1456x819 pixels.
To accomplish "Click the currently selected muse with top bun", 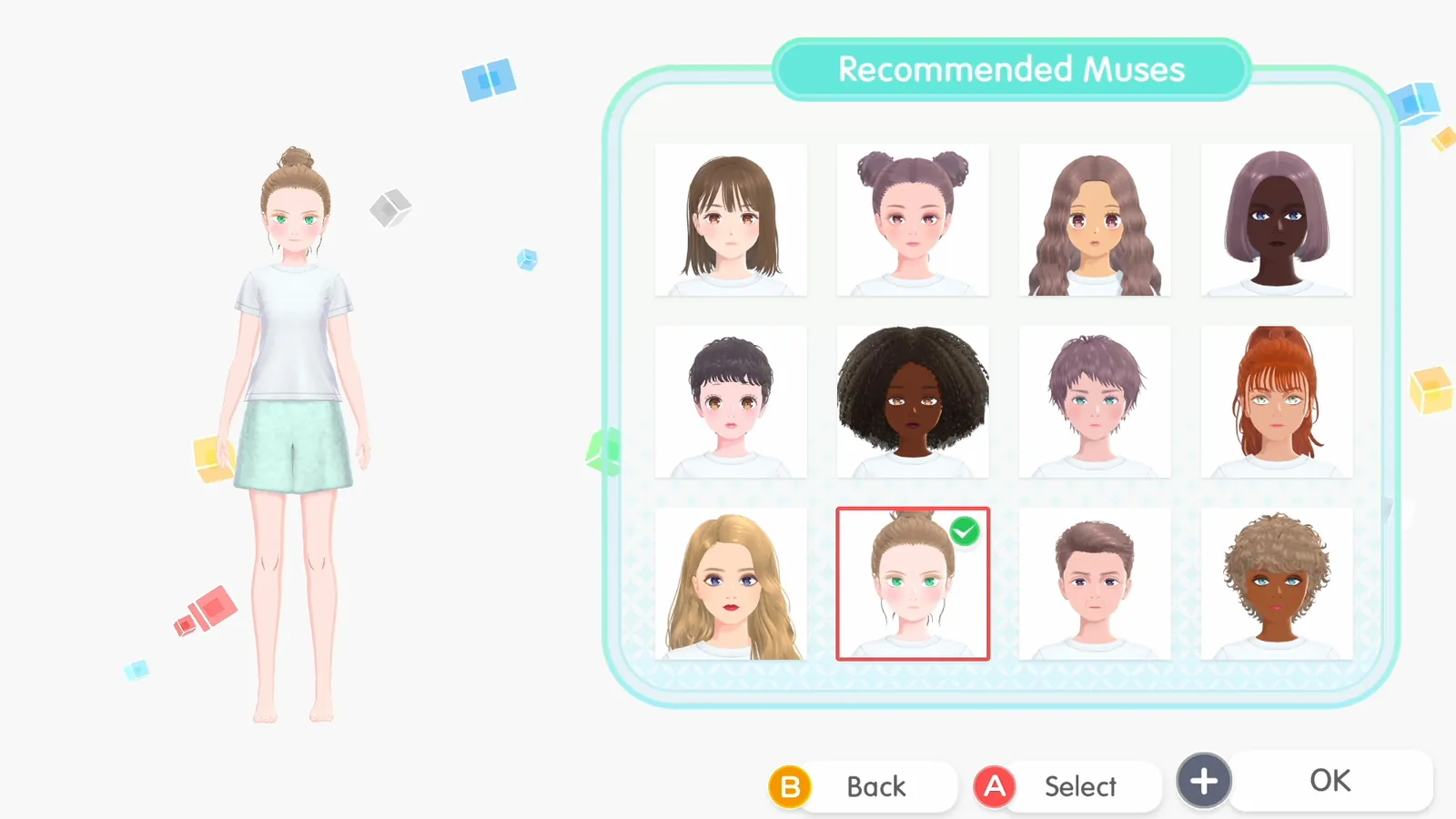I will [x=912, y=583].
